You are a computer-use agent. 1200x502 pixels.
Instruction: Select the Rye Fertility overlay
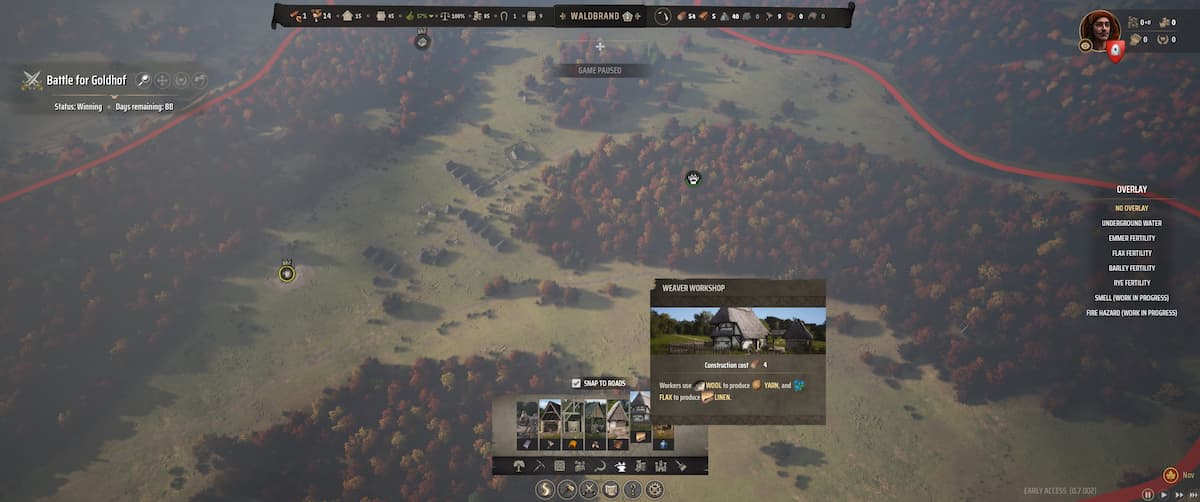(1131, 283)
